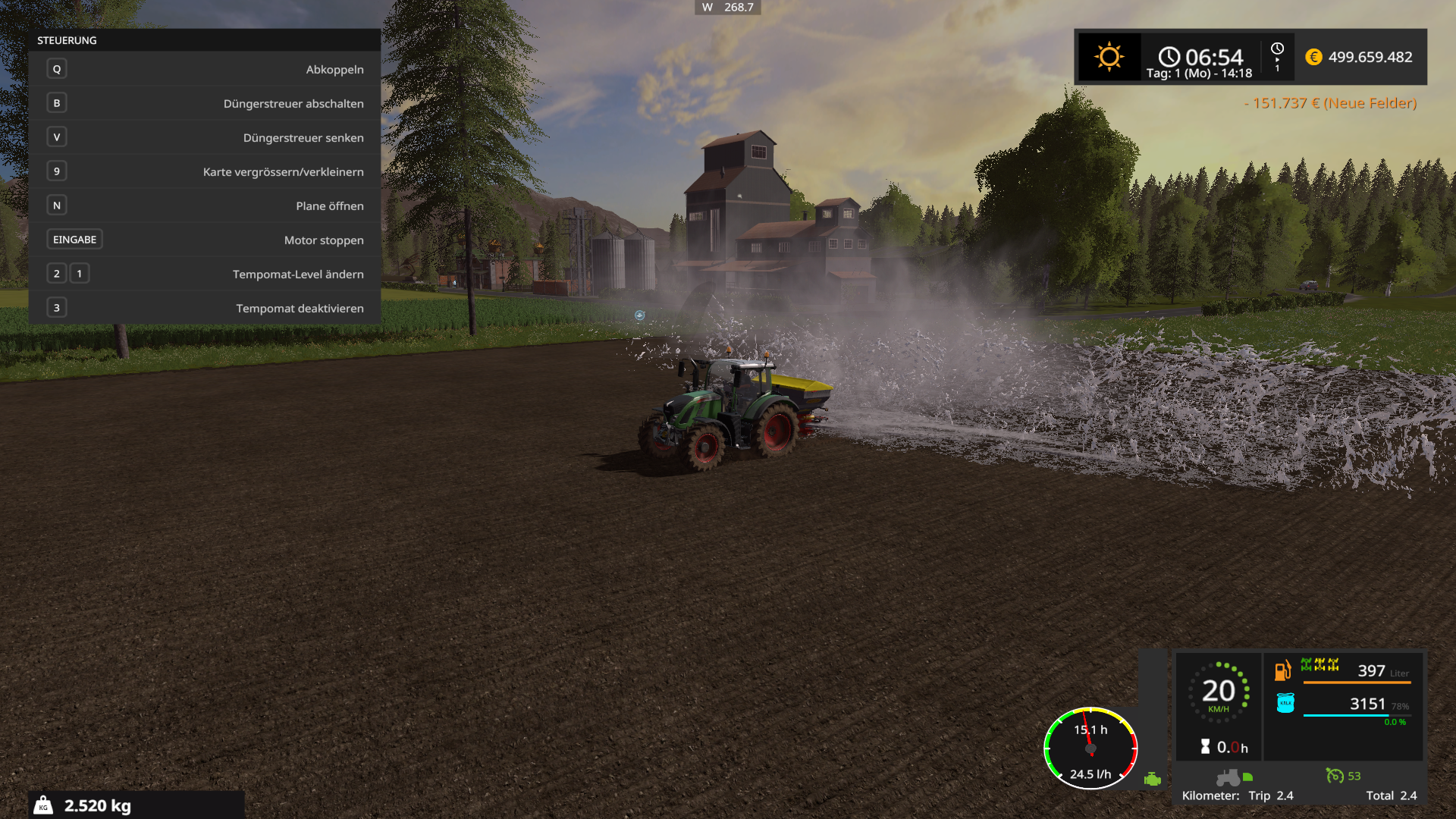Screen dimensions: 1456x819
Task: Select the kg weight icon
Action: 44,805
